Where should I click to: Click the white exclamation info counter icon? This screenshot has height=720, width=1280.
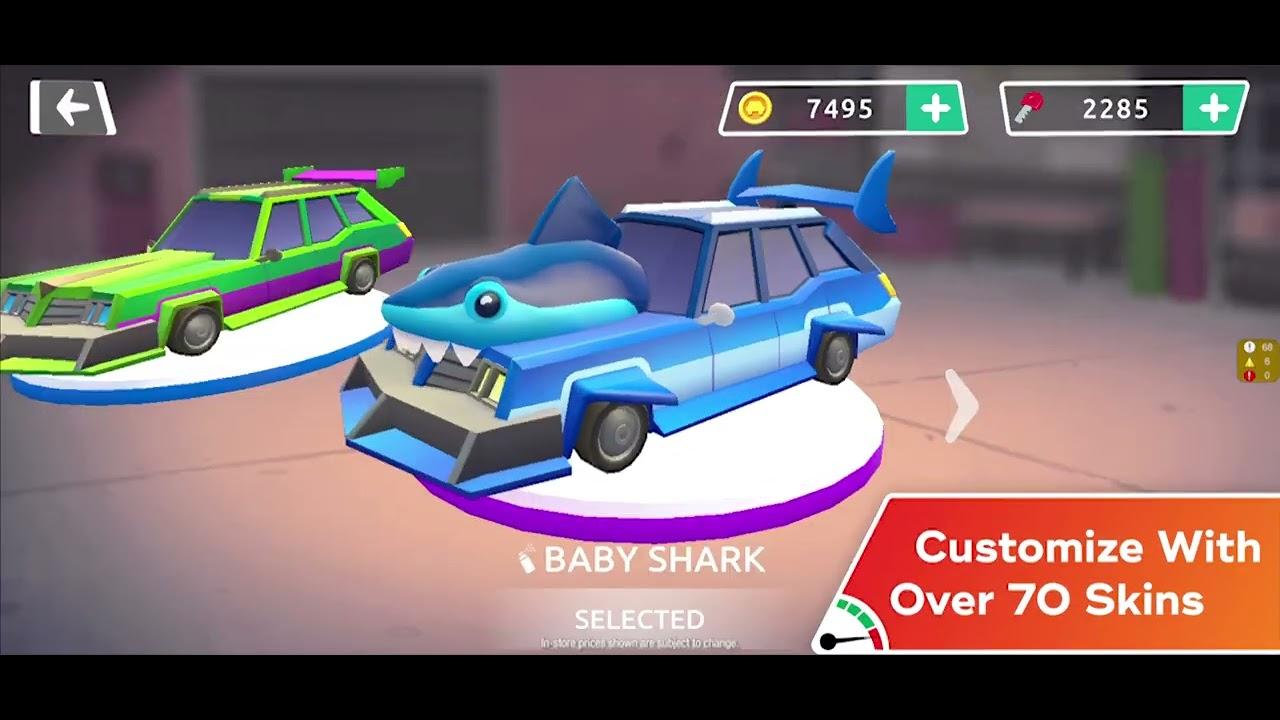coord(1250,347)
